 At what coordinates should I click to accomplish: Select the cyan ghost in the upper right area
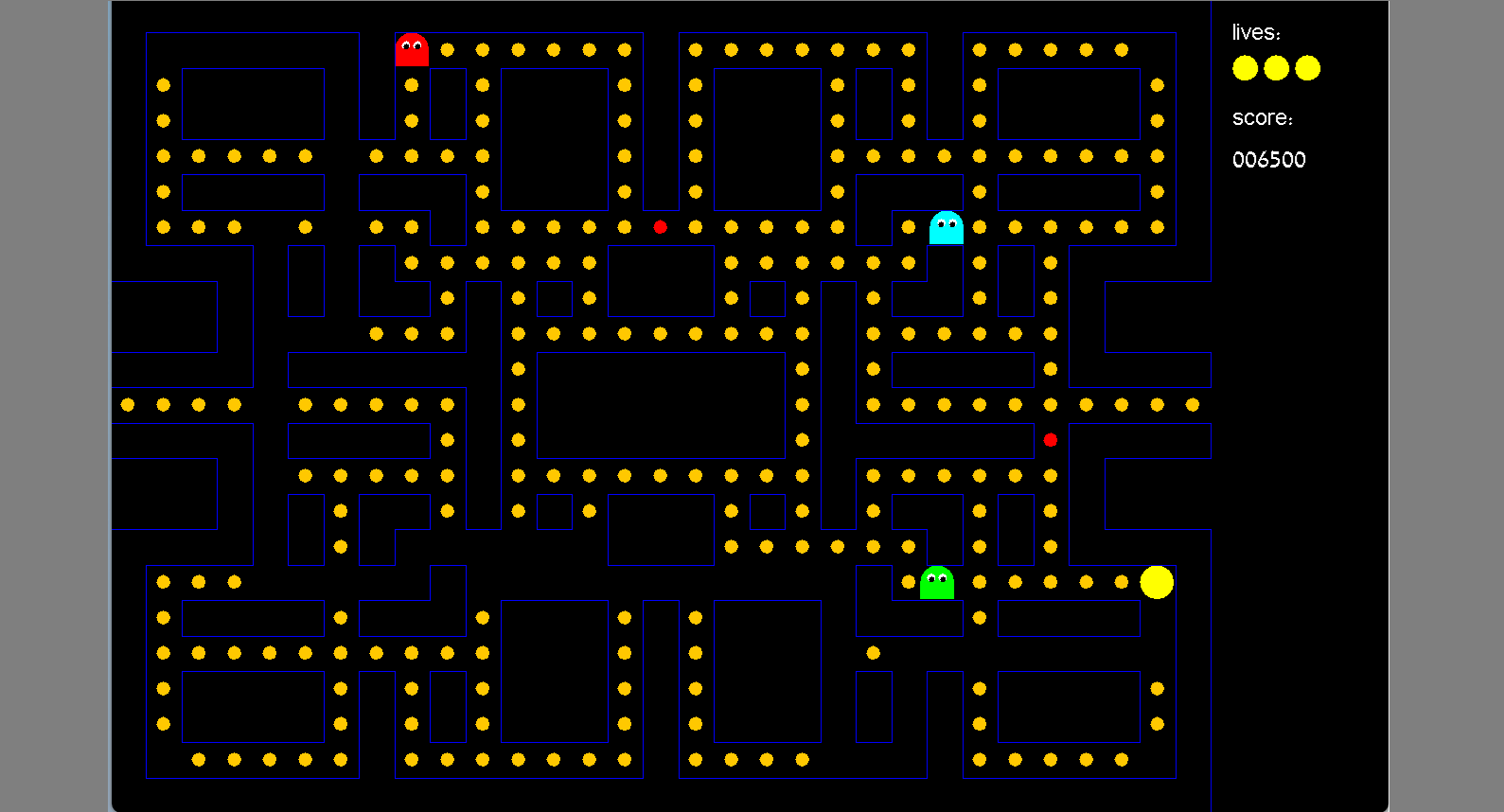(946, 228)
